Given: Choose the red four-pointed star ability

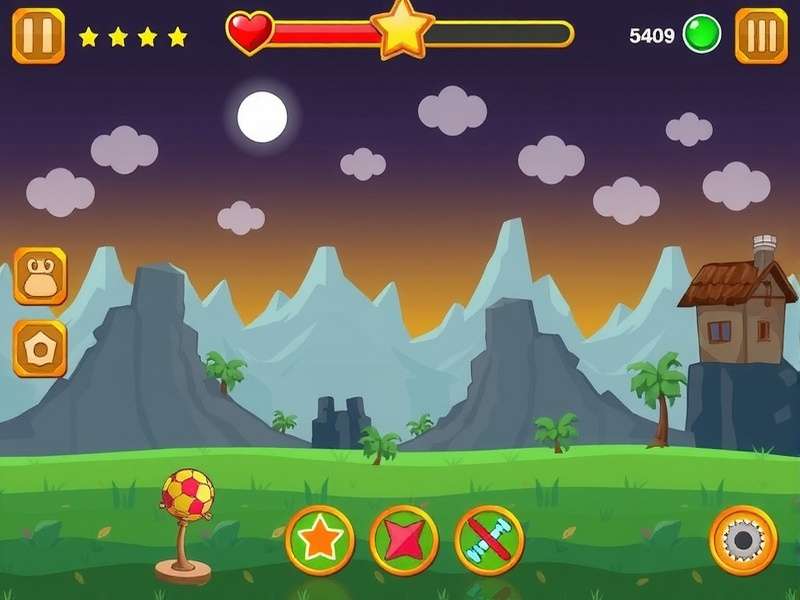Looking at the screenshot, I should coord(404,540).
